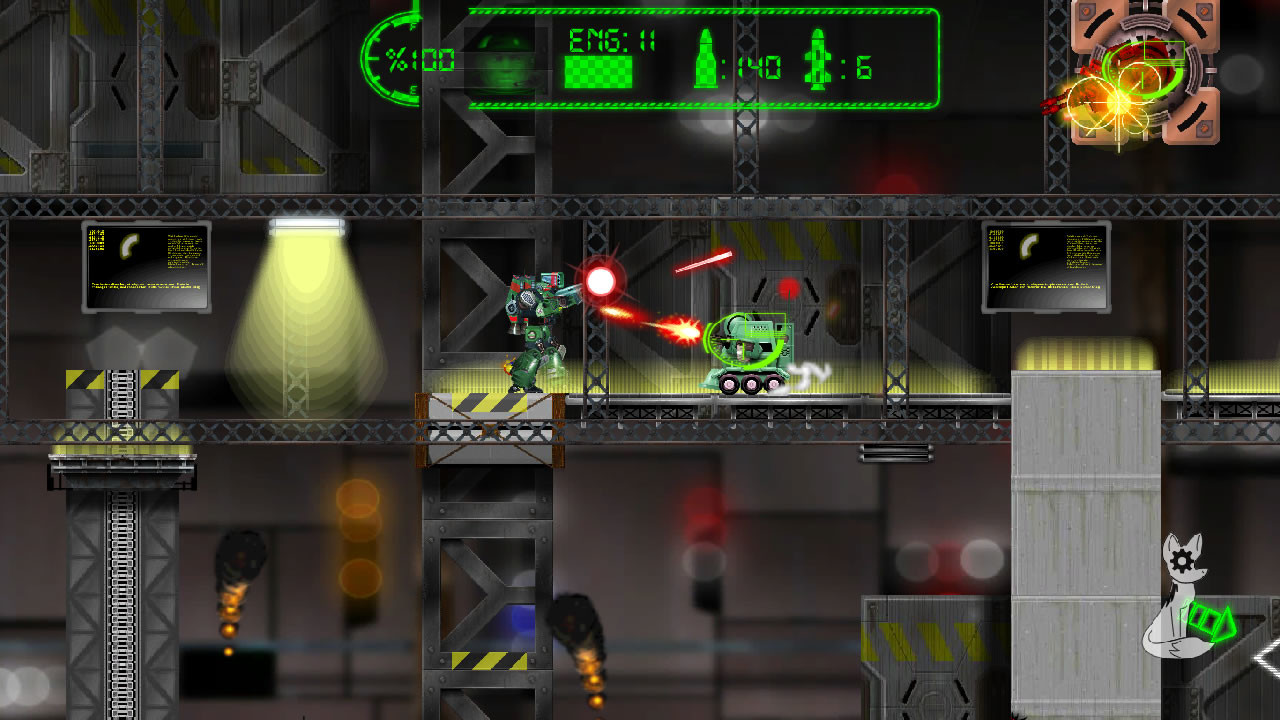Click the red laser projectile

pyautogui.click(x=705, y=262)
